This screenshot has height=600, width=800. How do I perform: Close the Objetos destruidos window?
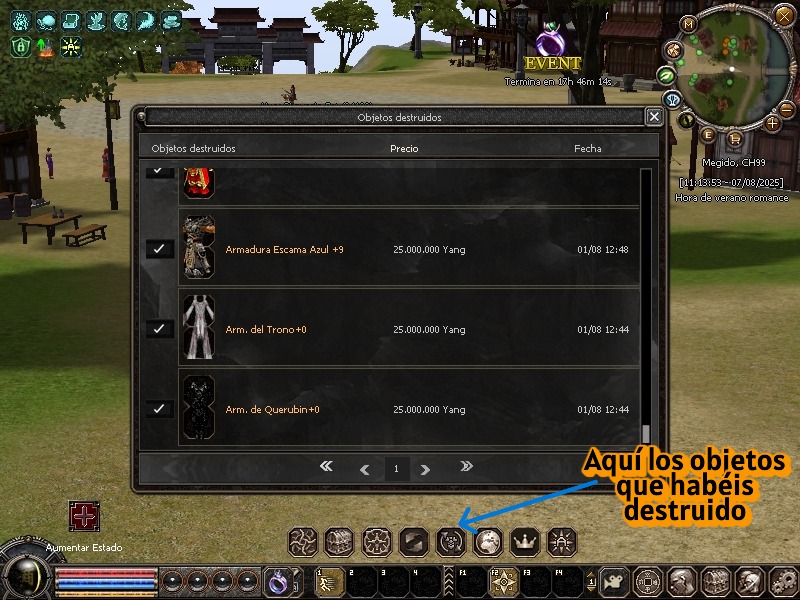pyautogui.click(x=654, y=117)
